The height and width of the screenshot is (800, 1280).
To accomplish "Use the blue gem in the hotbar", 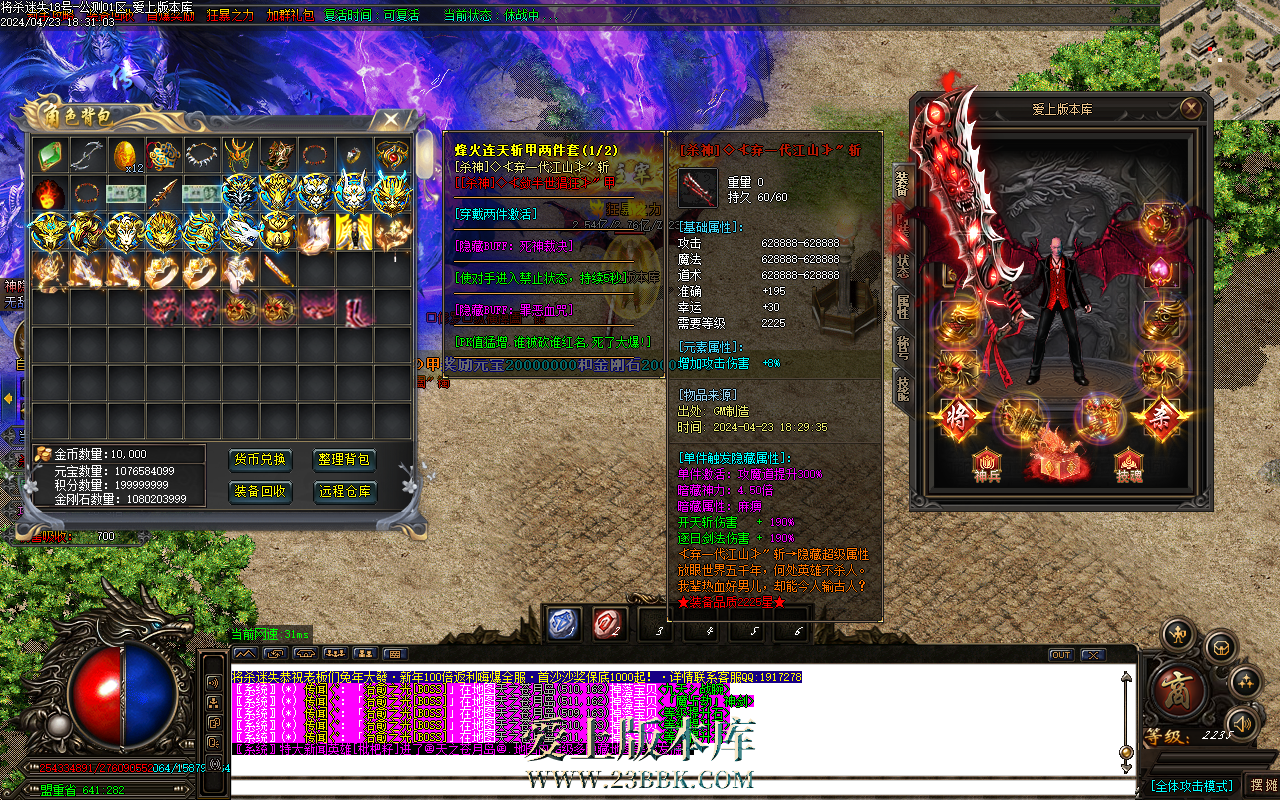I will coord(563,623).
